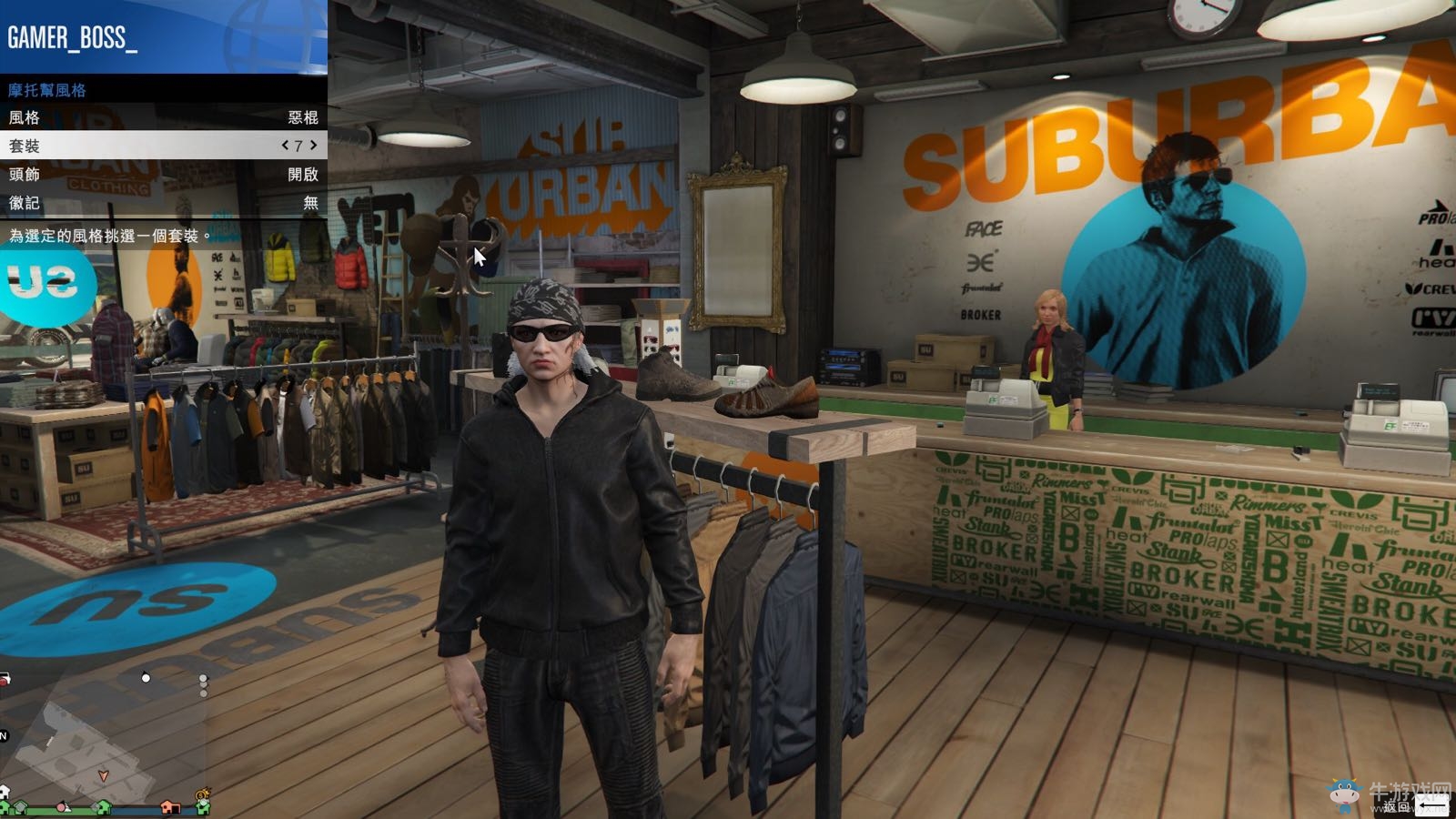
Task: Click the white house icon on the minimap
Action: [5, 790]
